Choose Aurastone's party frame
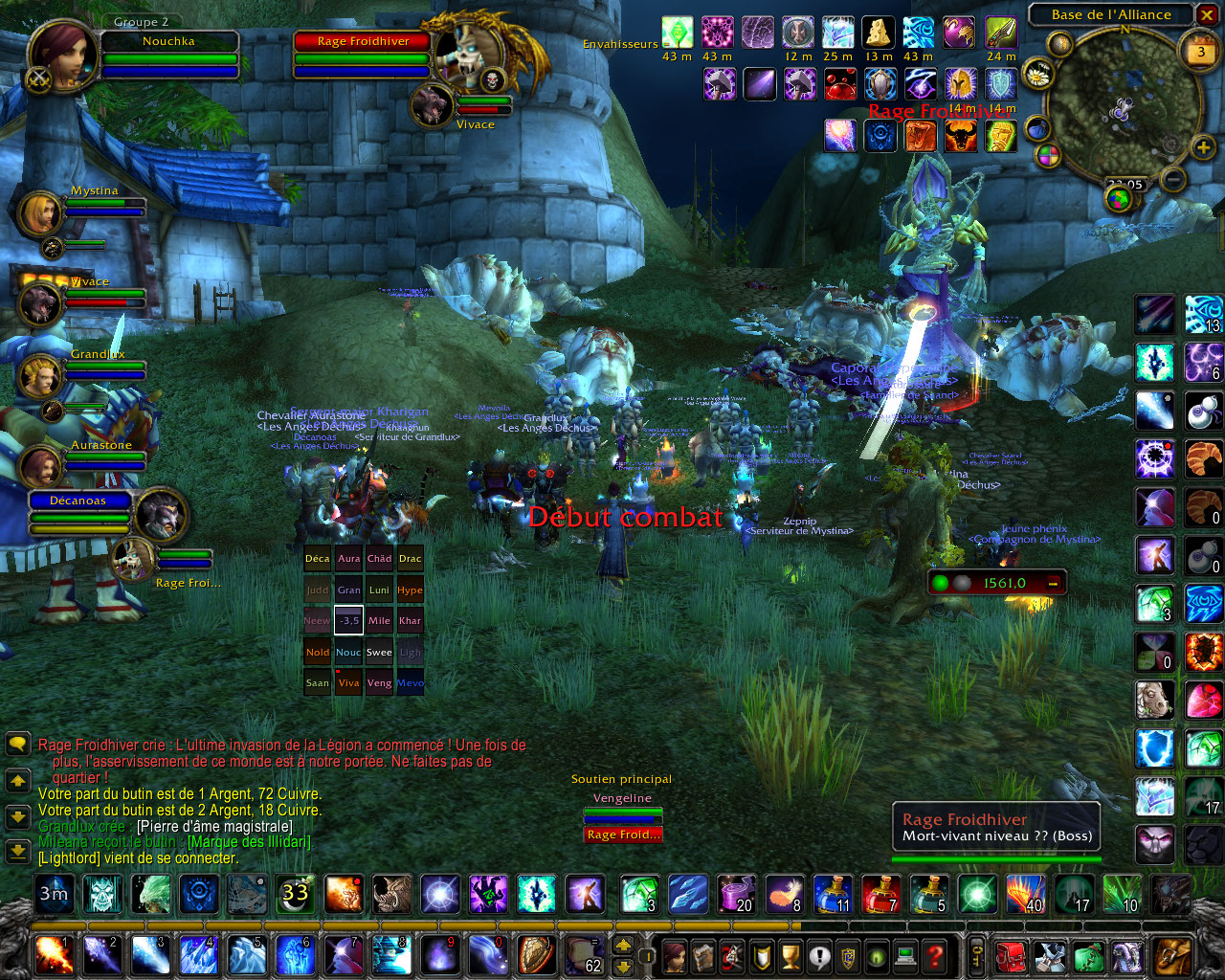 pos(40,467)
